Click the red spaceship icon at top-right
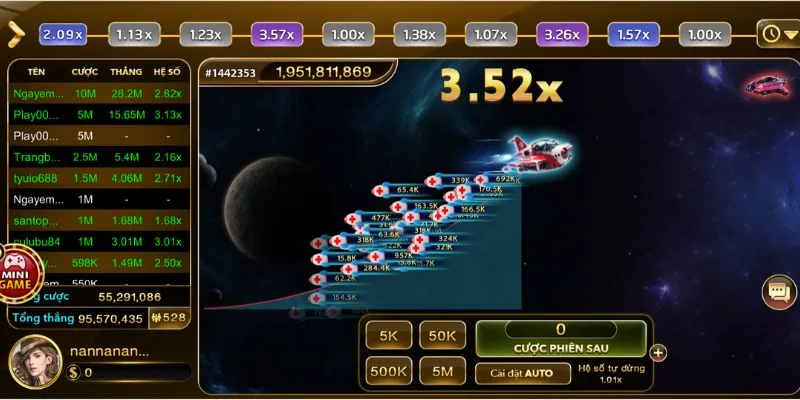The image size is (800, 400). (765, 85)
